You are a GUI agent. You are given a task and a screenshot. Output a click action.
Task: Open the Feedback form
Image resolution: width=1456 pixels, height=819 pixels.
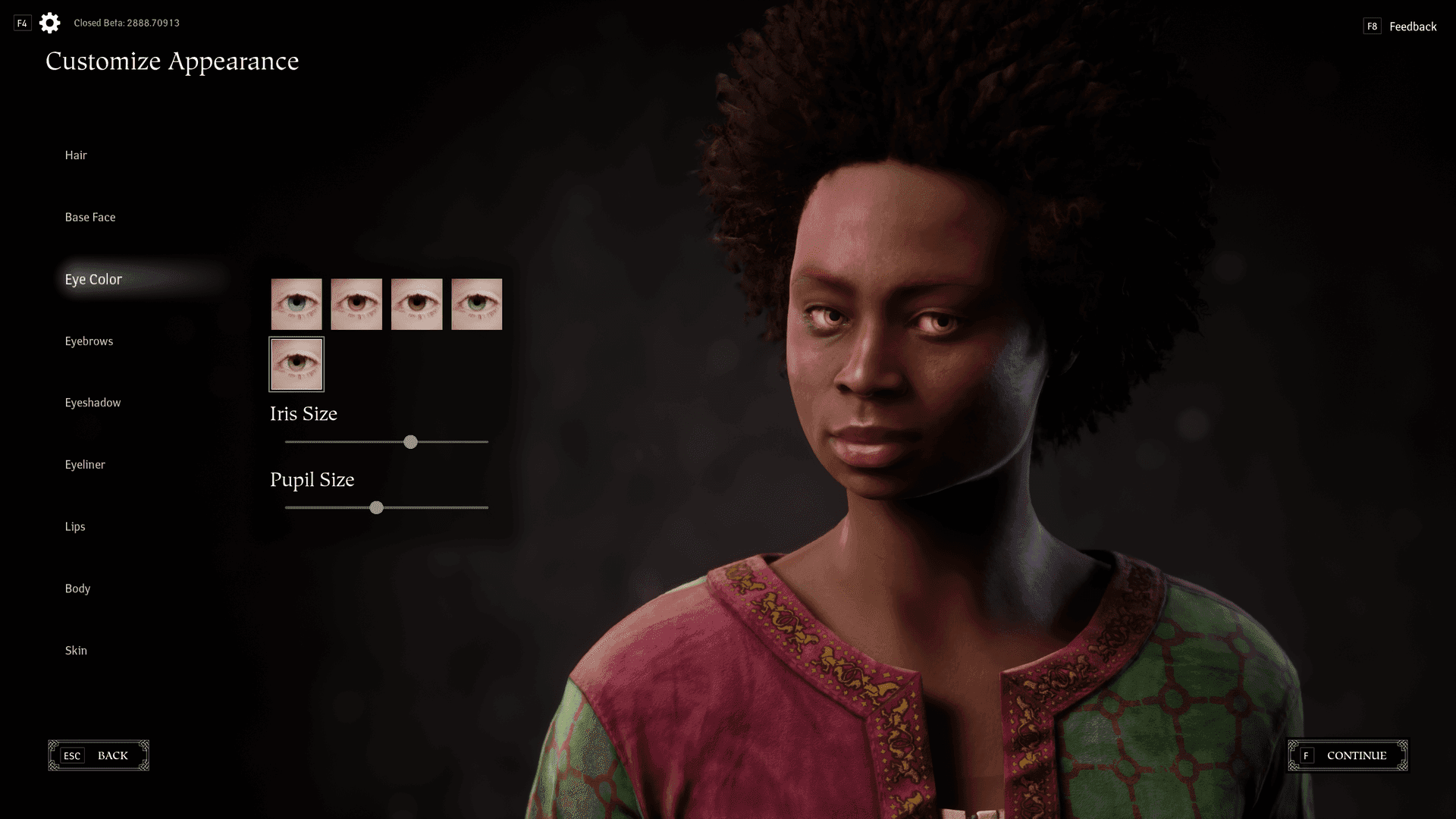pyautogui.click(x=1412, y=27)
